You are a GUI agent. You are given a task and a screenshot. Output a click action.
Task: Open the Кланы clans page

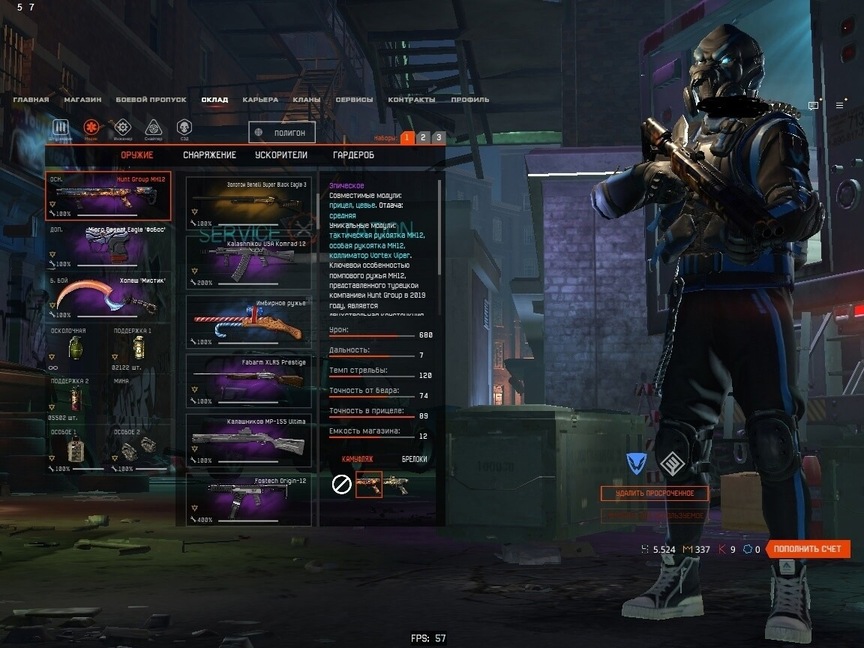click(306, 100)
